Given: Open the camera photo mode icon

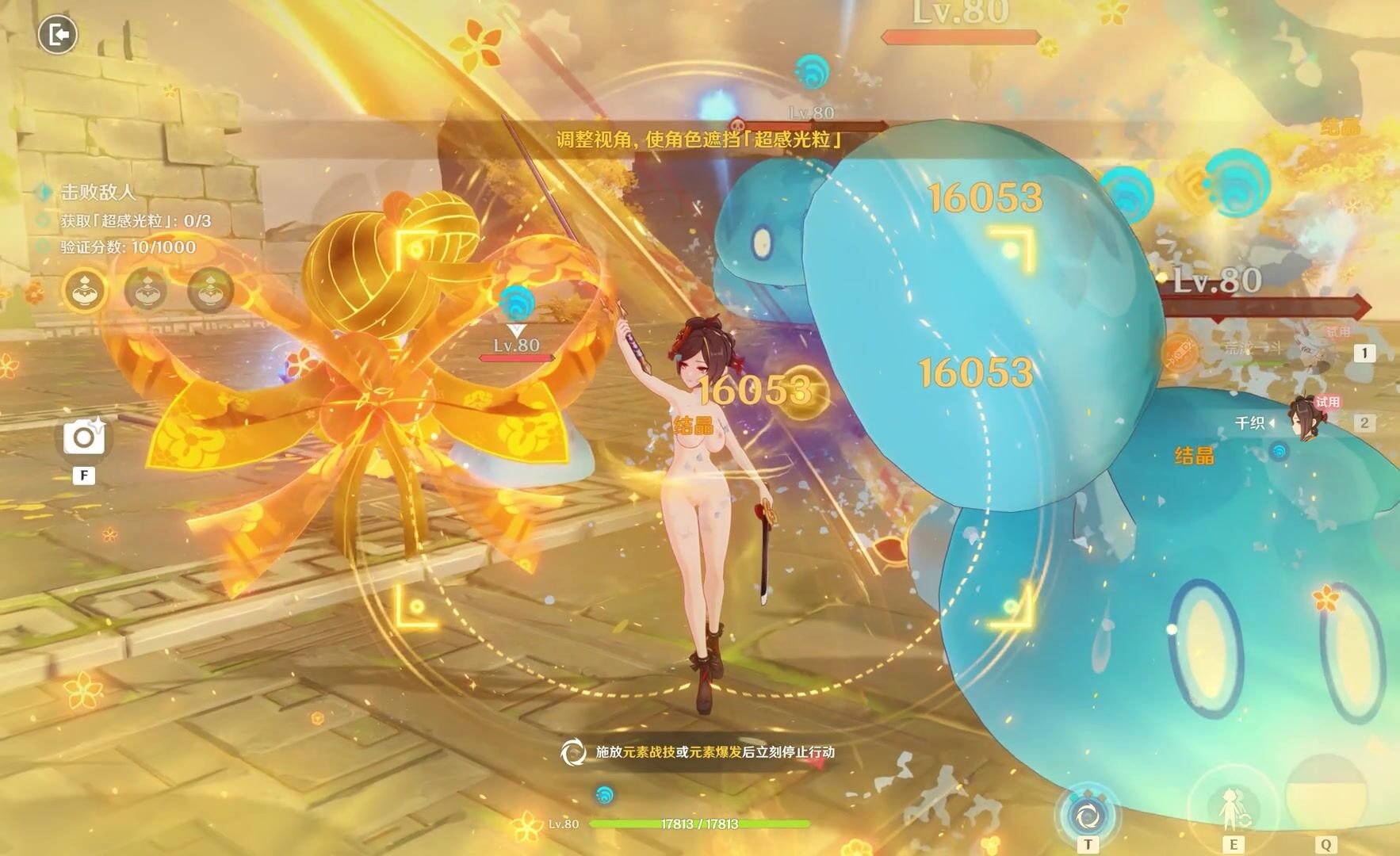Looking at the screenshot, I should coord(83,438).
